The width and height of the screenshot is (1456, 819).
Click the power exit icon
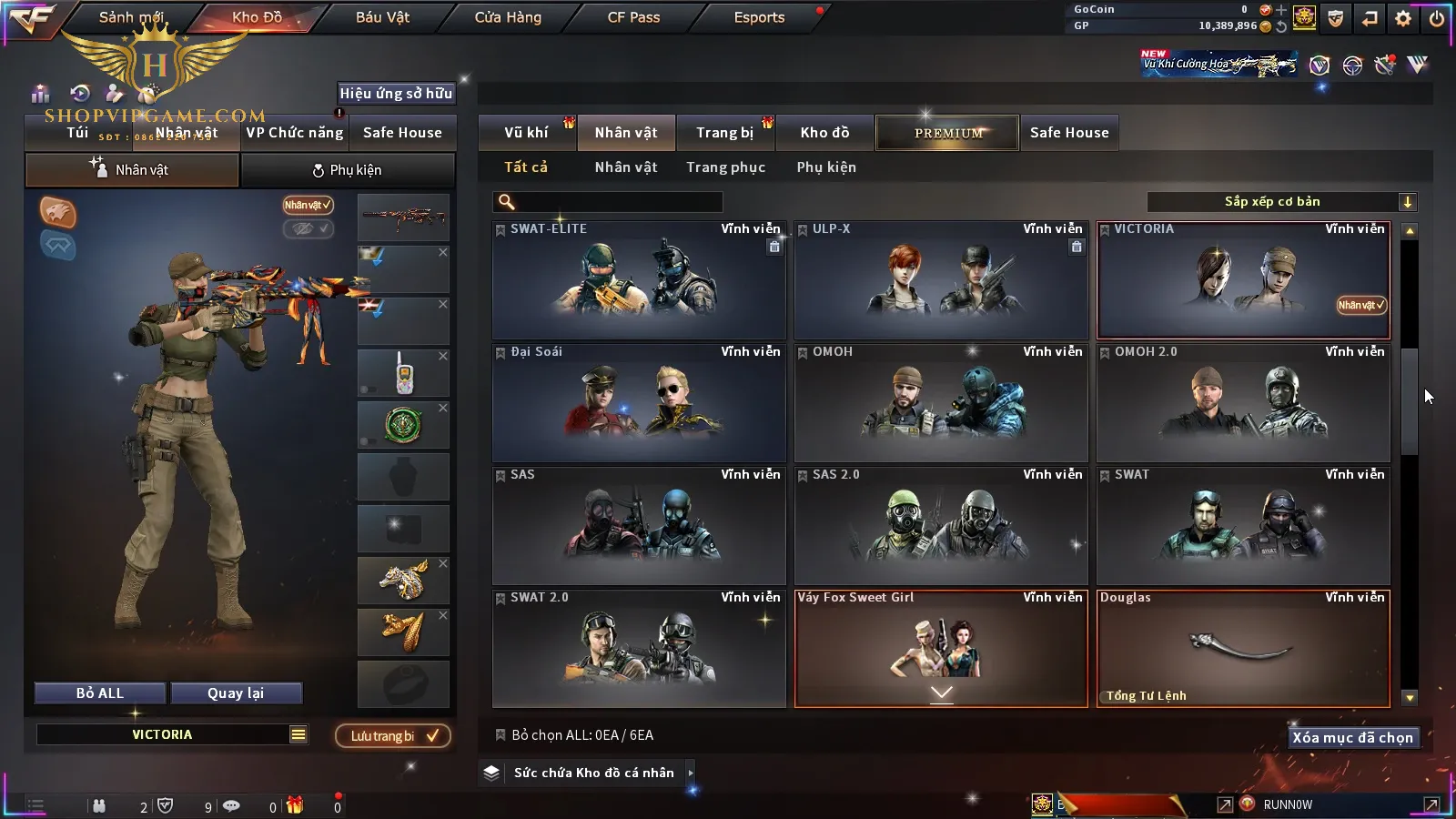[1437, 18]
